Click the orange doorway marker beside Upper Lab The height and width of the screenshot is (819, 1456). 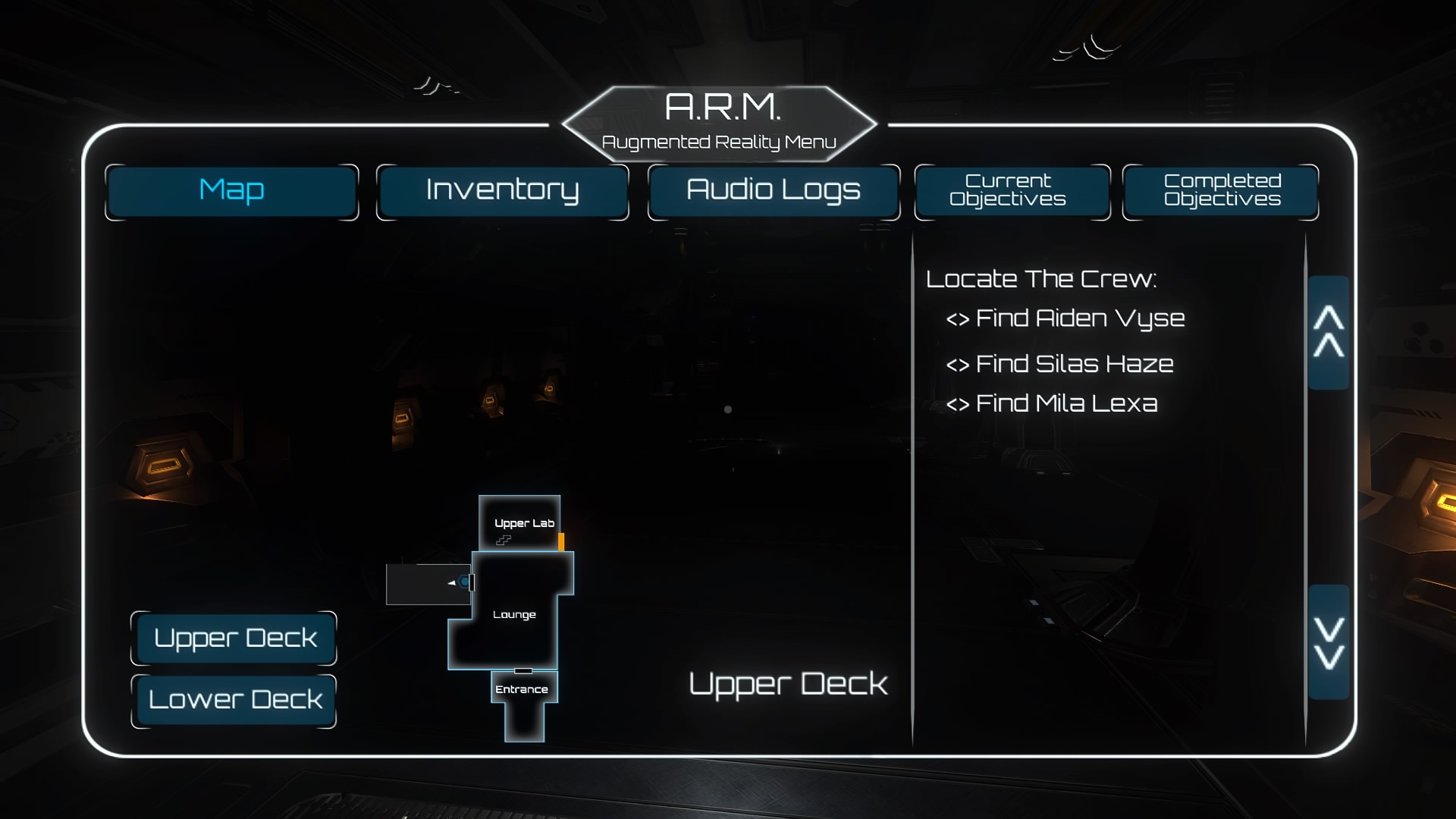(561, 541)
